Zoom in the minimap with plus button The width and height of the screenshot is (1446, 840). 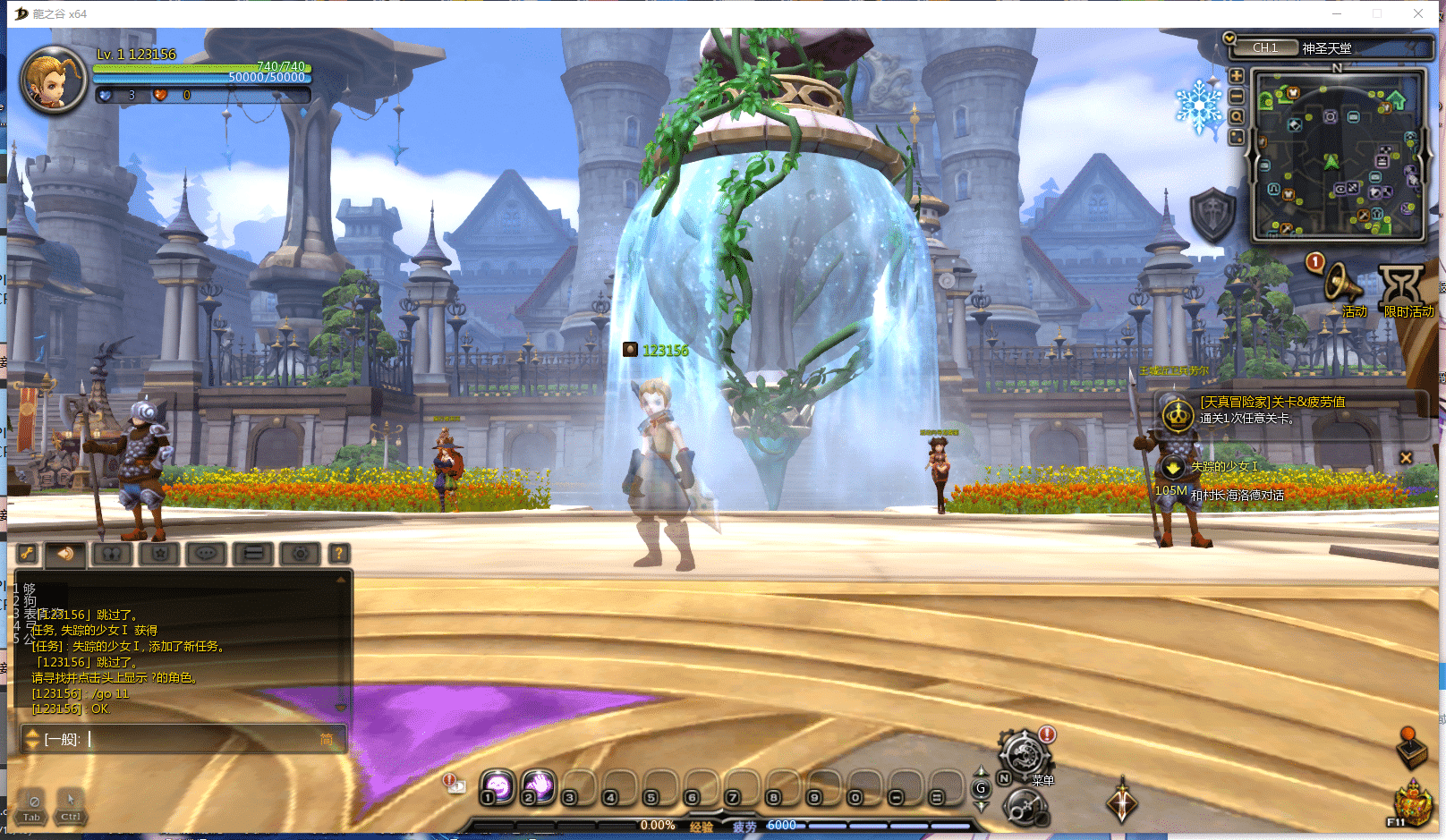[1237, 76]
